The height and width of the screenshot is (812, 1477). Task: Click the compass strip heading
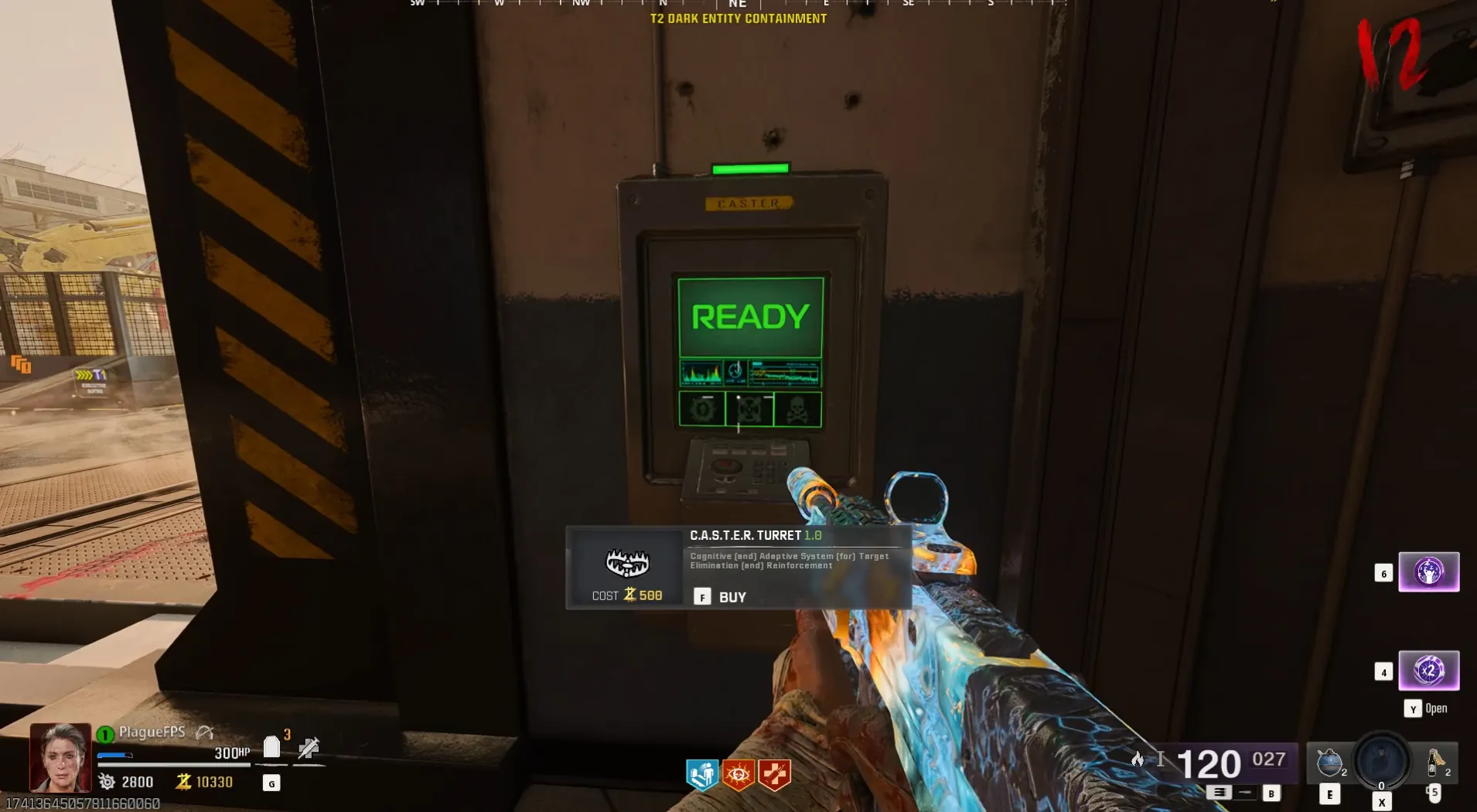pyautogui.click(x=738, y=5)
